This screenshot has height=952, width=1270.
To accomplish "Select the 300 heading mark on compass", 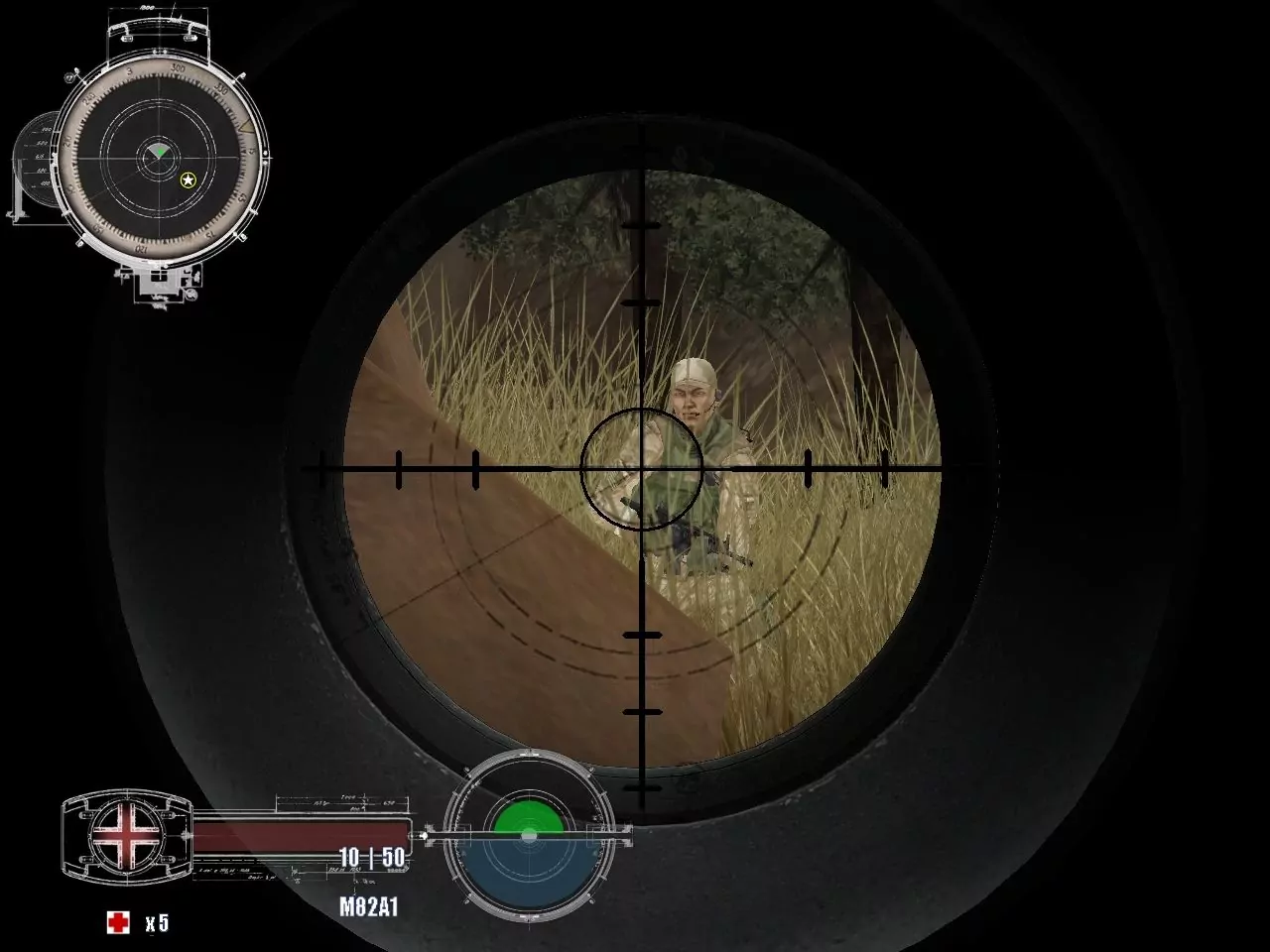I will (177, 69).
